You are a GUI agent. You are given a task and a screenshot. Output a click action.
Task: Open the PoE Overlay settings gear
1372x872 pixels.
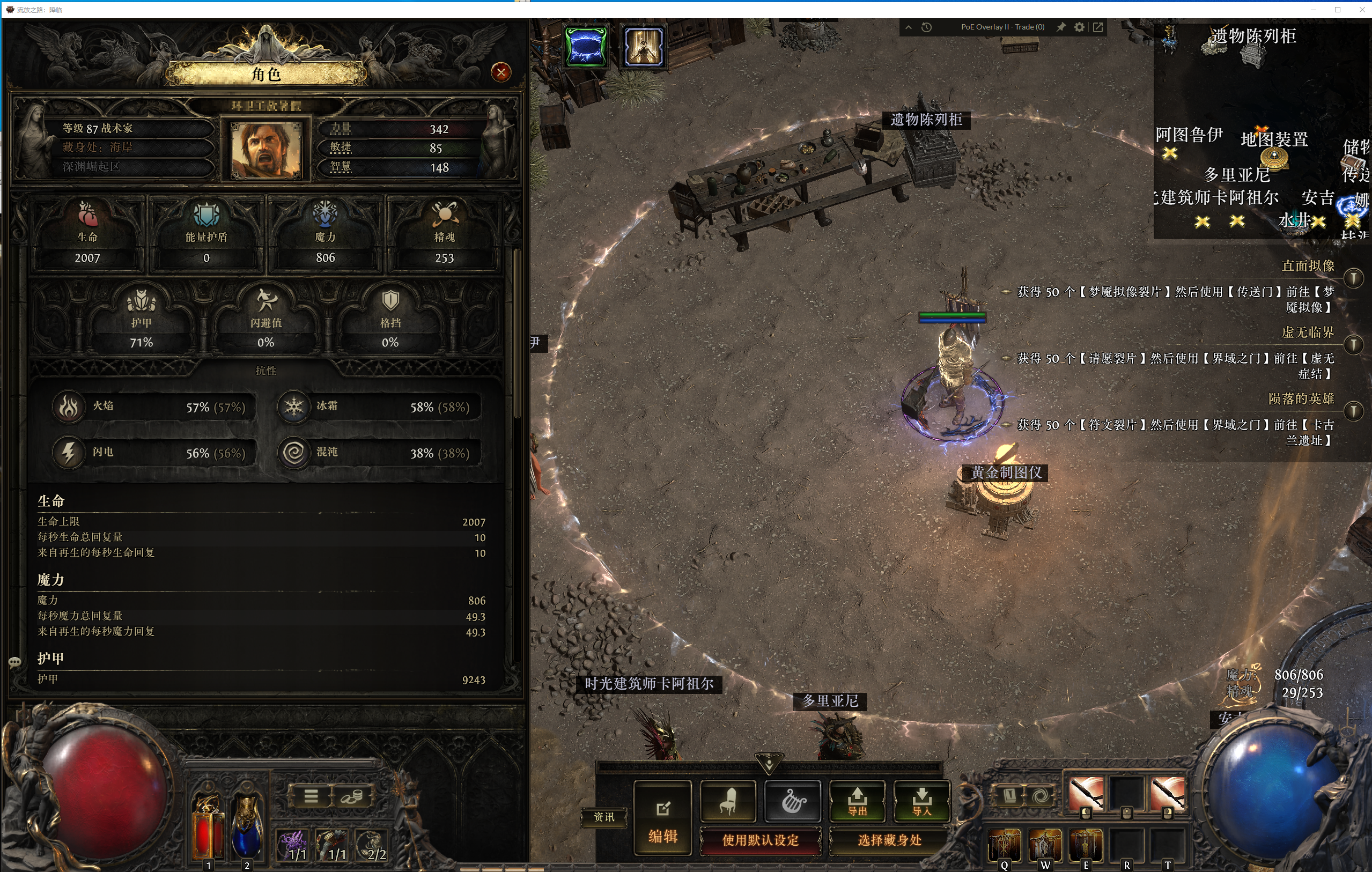pyautogui.click(x=1079, y=27)
